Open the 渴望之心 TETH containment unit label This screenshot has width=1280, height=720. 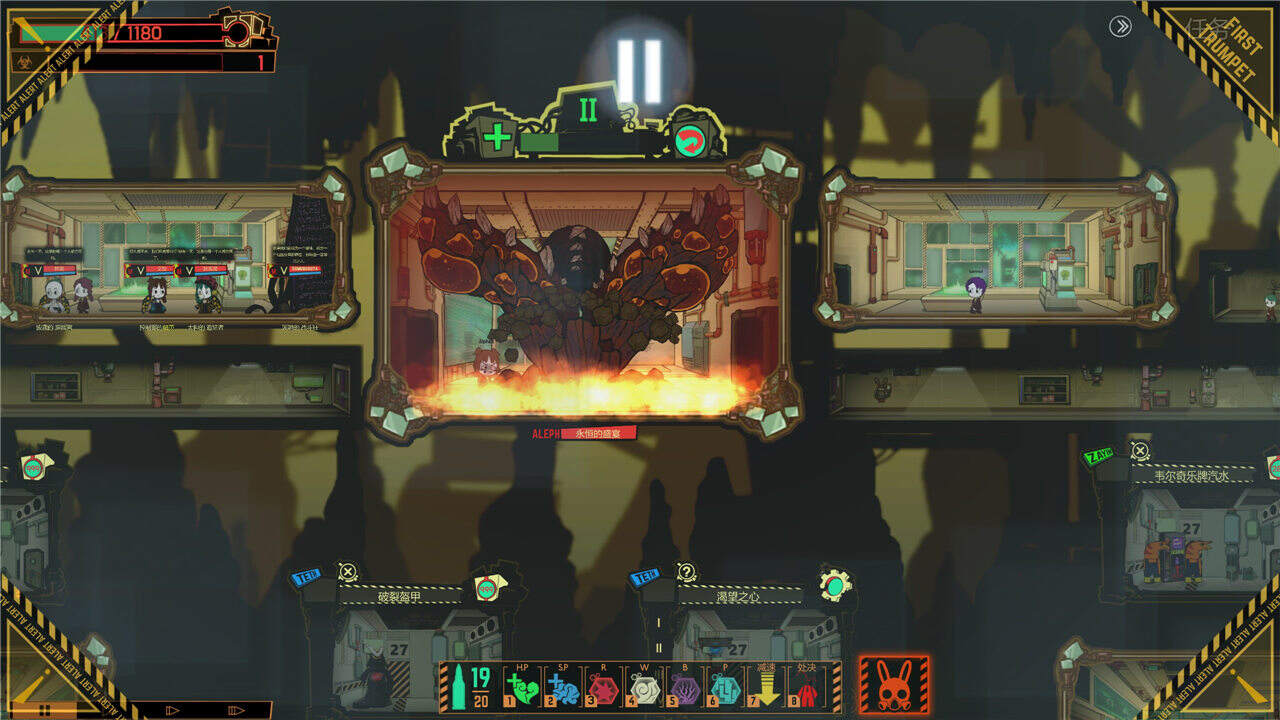[739, 596]
